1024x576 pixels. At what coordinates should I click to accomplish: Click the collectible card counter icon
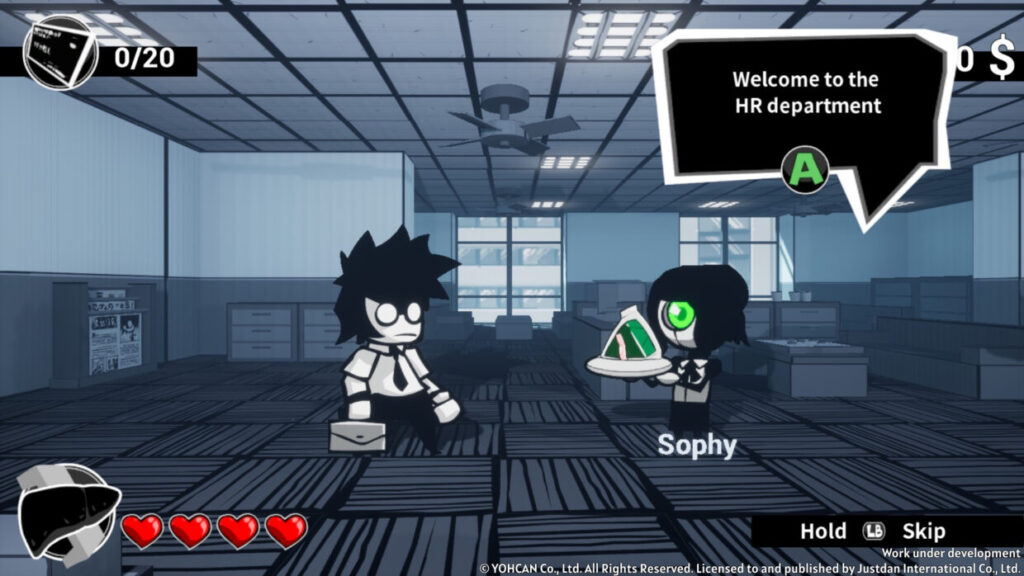(x=59, y=54)
